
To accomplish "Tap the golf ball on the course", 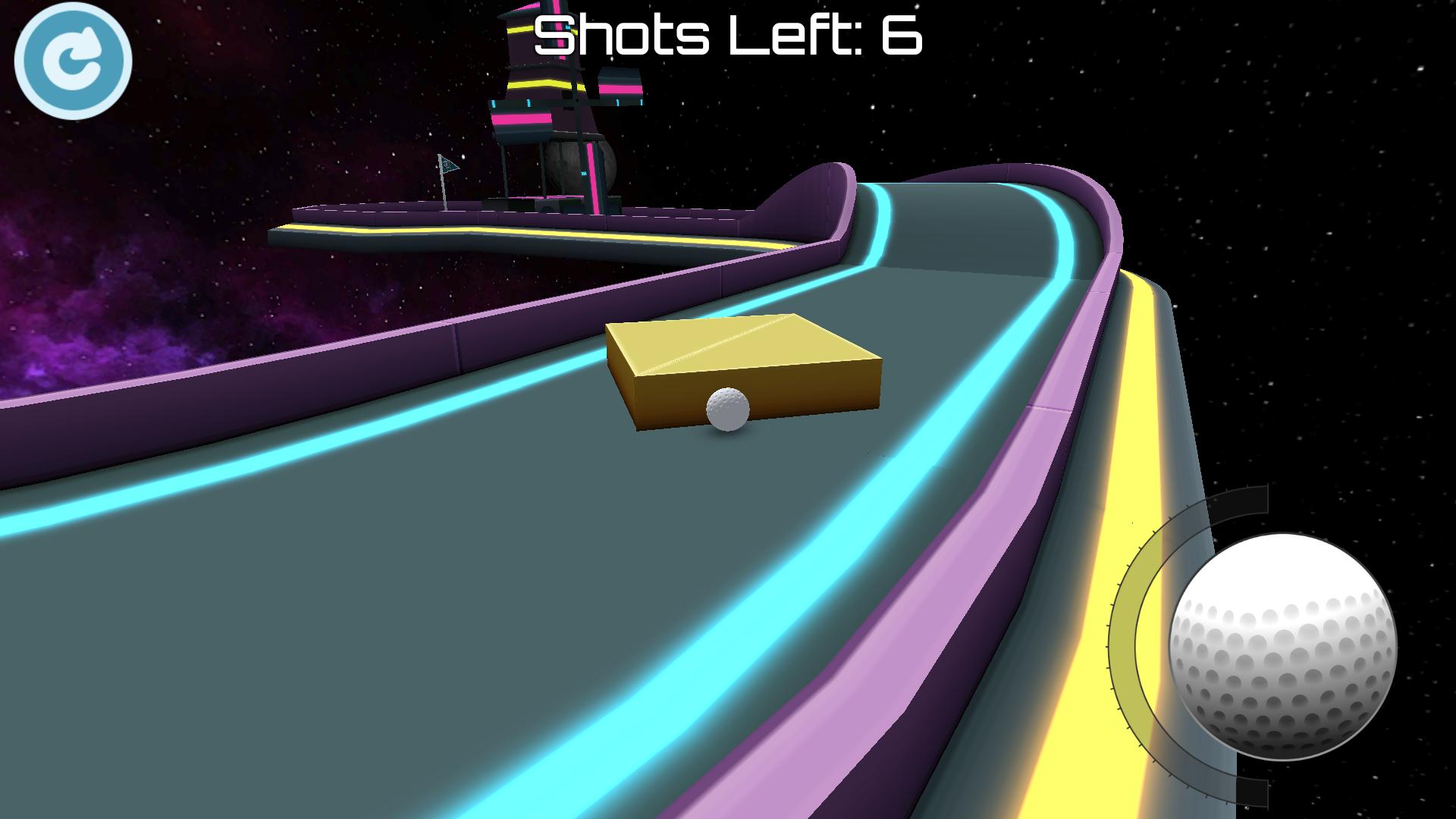I will [x=726, y=409].
